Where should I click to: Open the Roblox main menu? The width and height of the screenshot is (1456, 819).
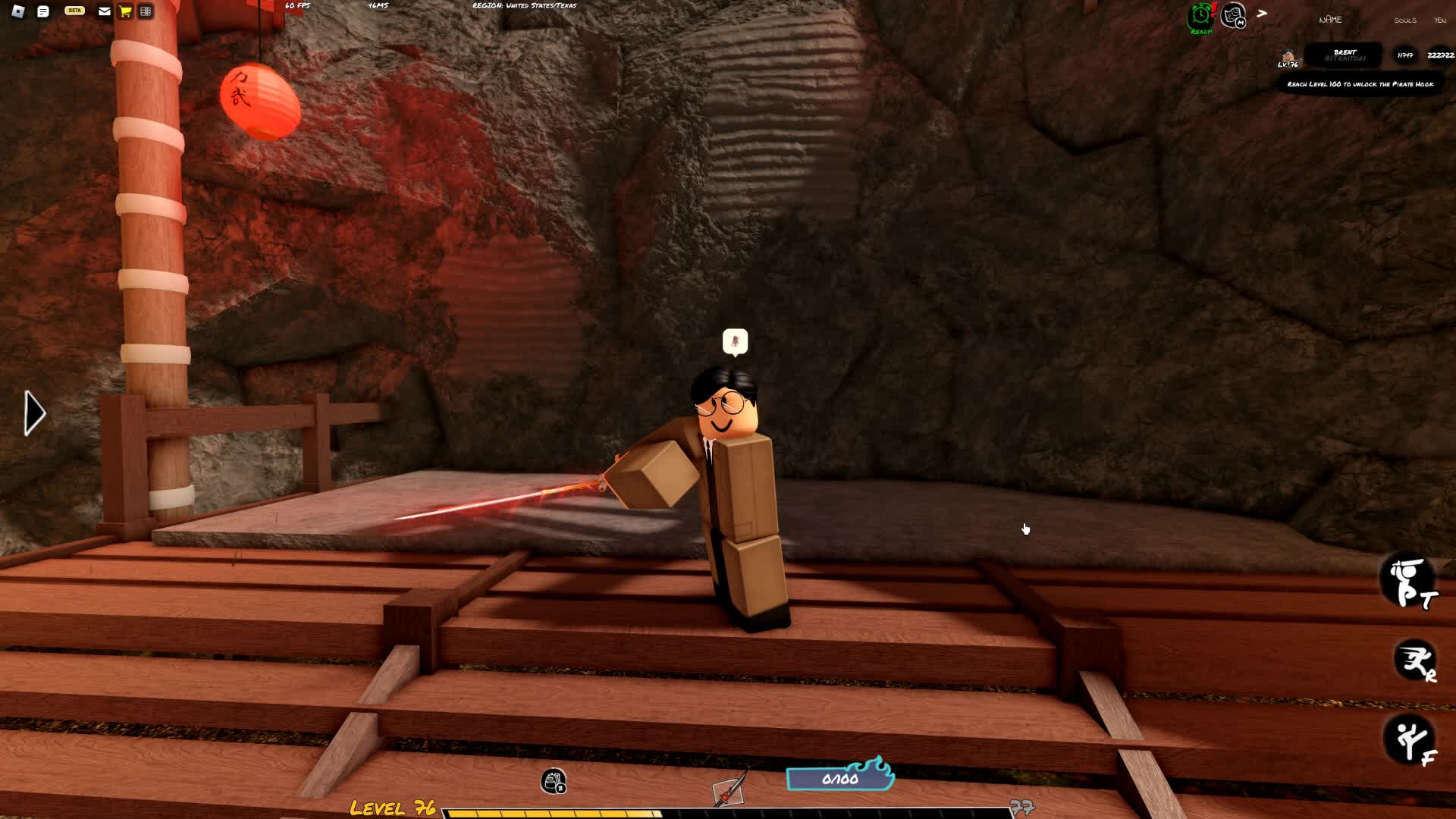pyautogui.click(x=18, y=11)
